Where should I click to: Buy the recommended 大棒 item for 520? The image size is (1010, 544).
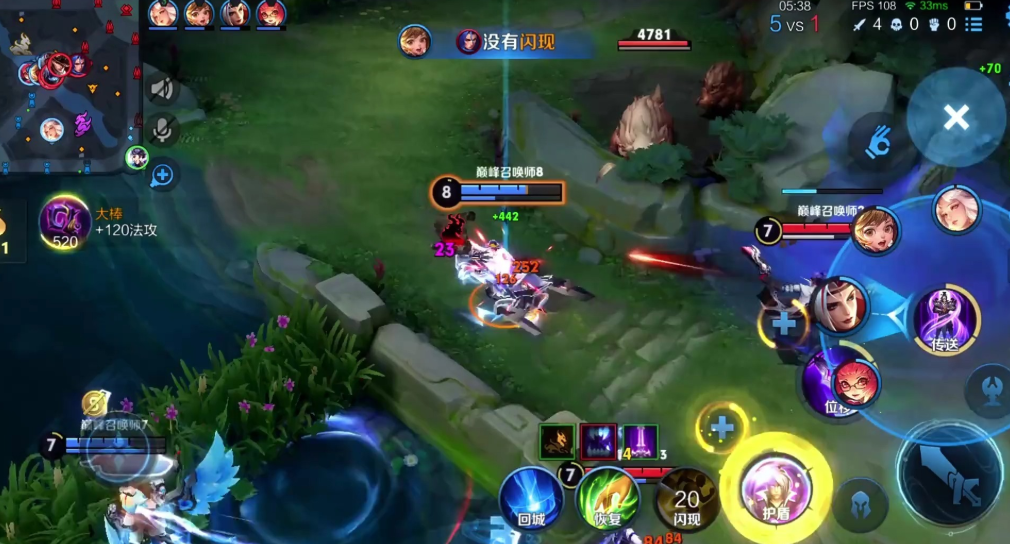tap(65, 221)
